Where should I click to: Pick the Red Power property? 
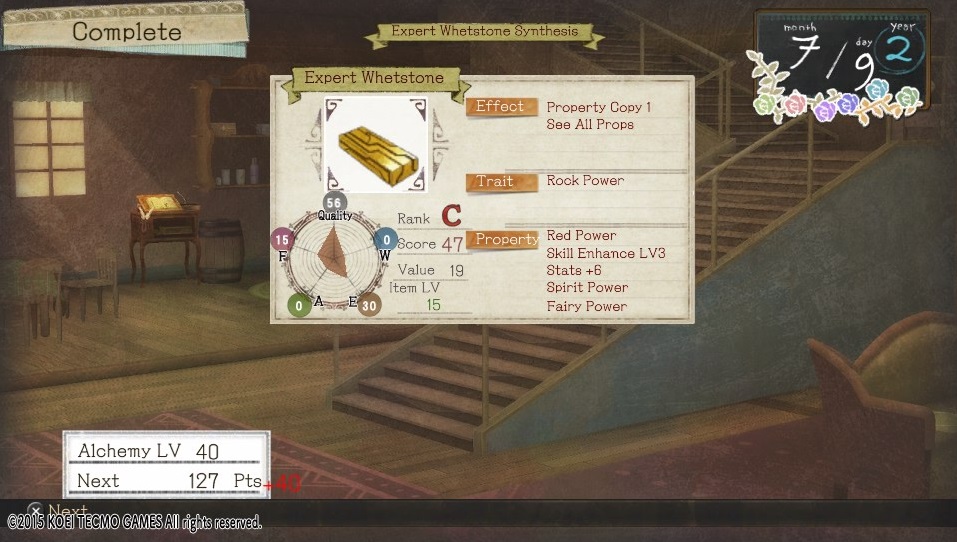581,236
